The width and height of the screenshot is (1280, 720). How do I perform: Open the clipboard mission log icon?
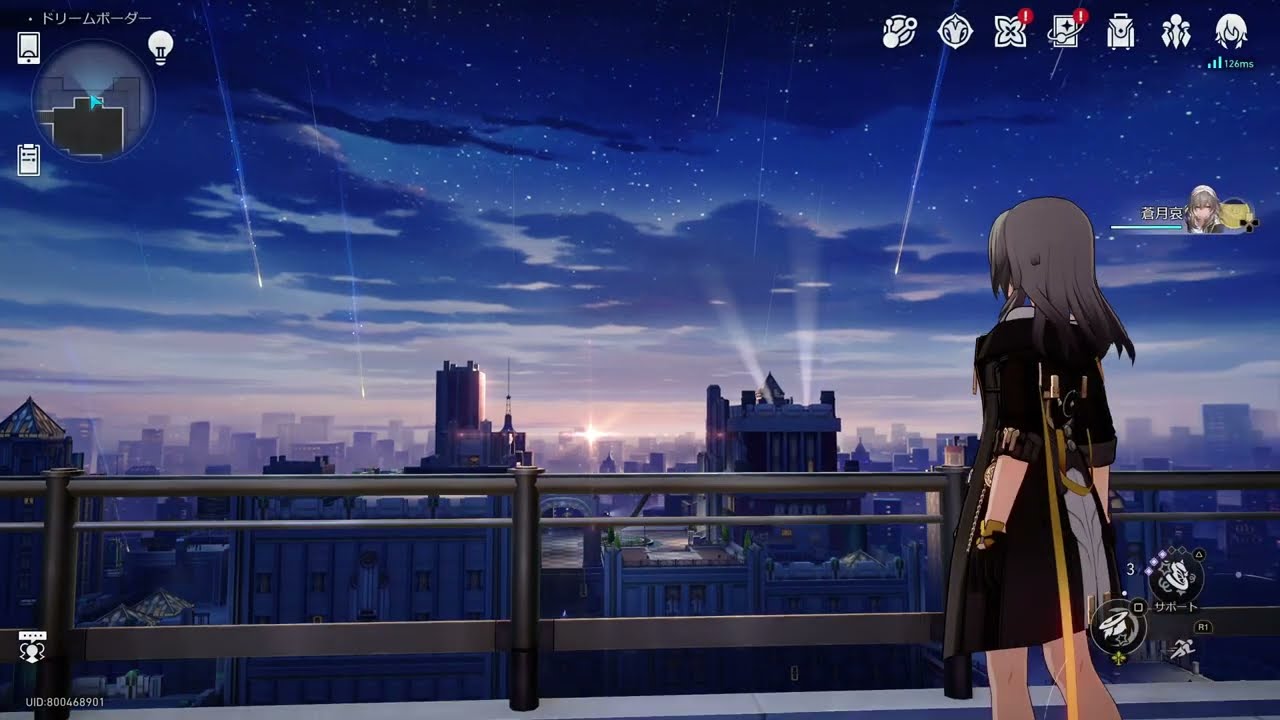pos(29,159)
